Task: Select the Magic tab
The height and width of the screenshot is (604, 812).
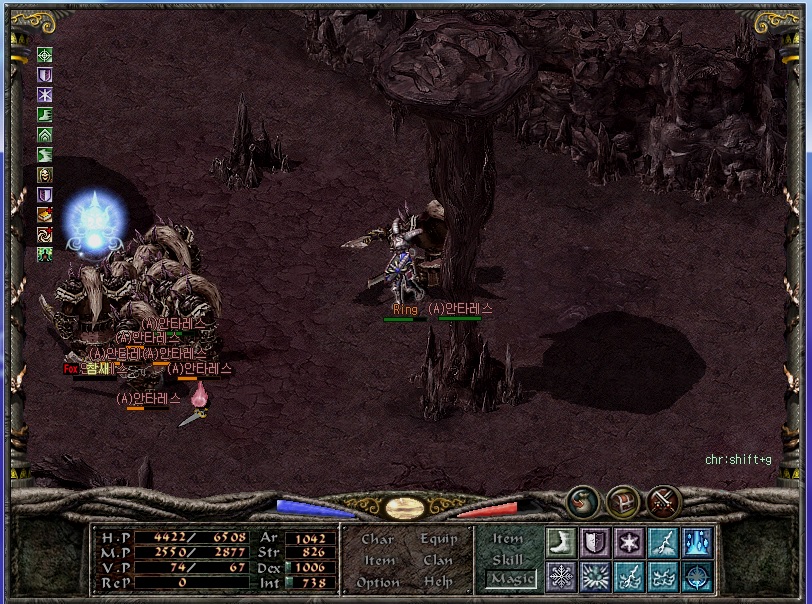Action: point(512,579)
